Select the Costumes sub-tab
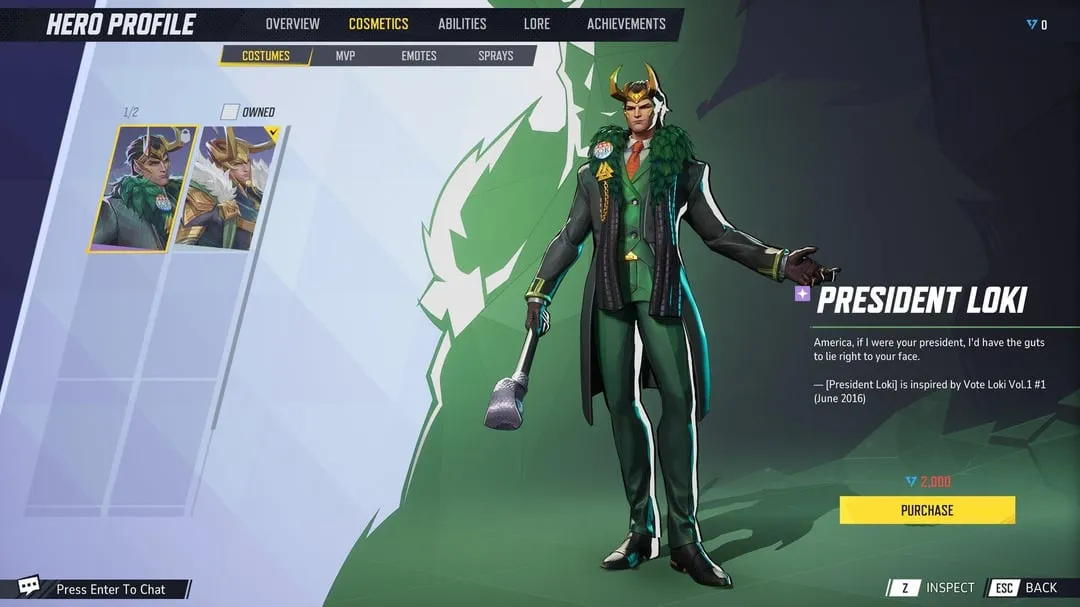The height and width of the screenshot is (607, 1080). (264, 56)
